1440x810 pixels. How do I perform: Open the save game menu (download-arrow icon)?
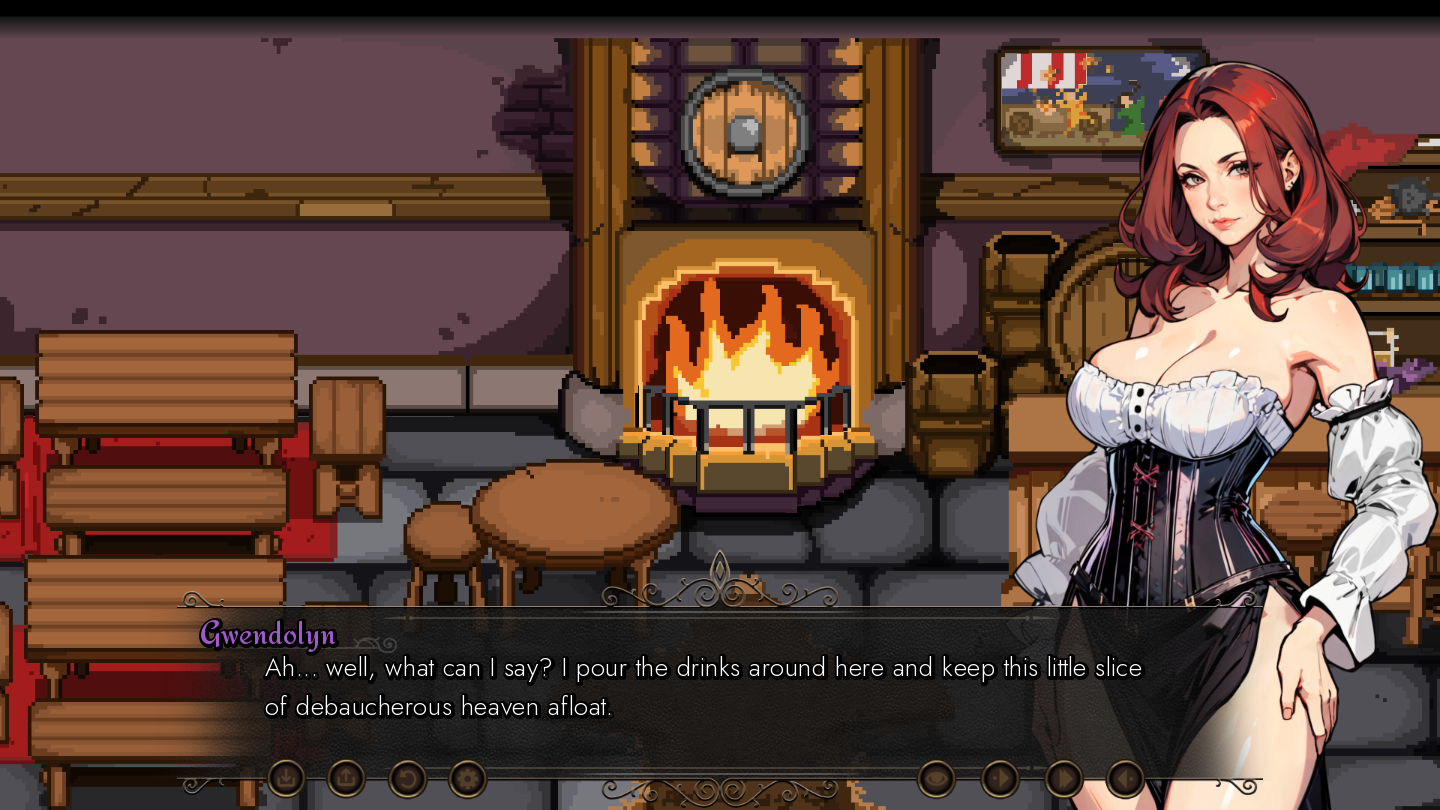tap(287, 777)
